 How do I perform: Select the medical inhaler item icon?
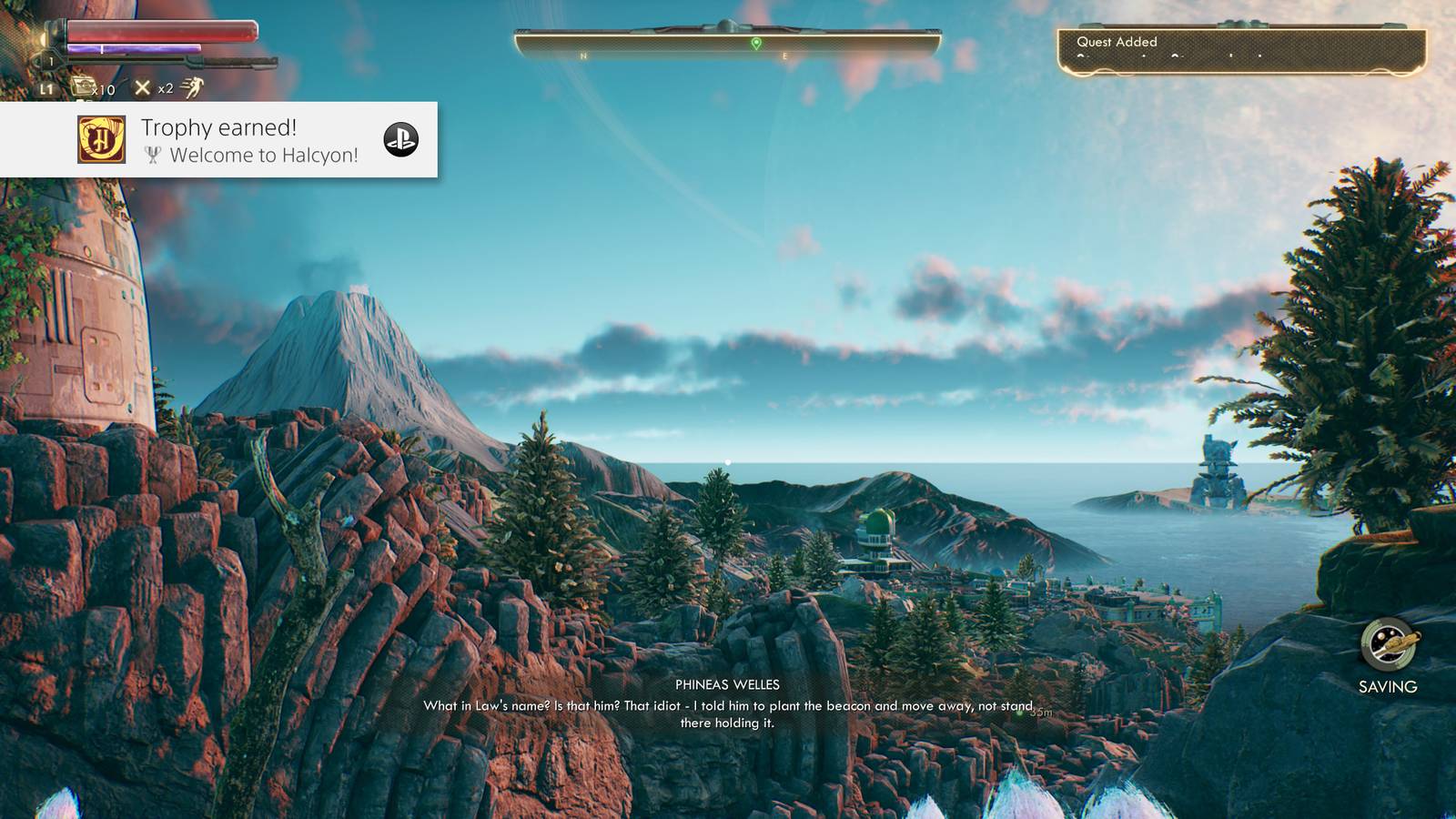click(86, 87)
